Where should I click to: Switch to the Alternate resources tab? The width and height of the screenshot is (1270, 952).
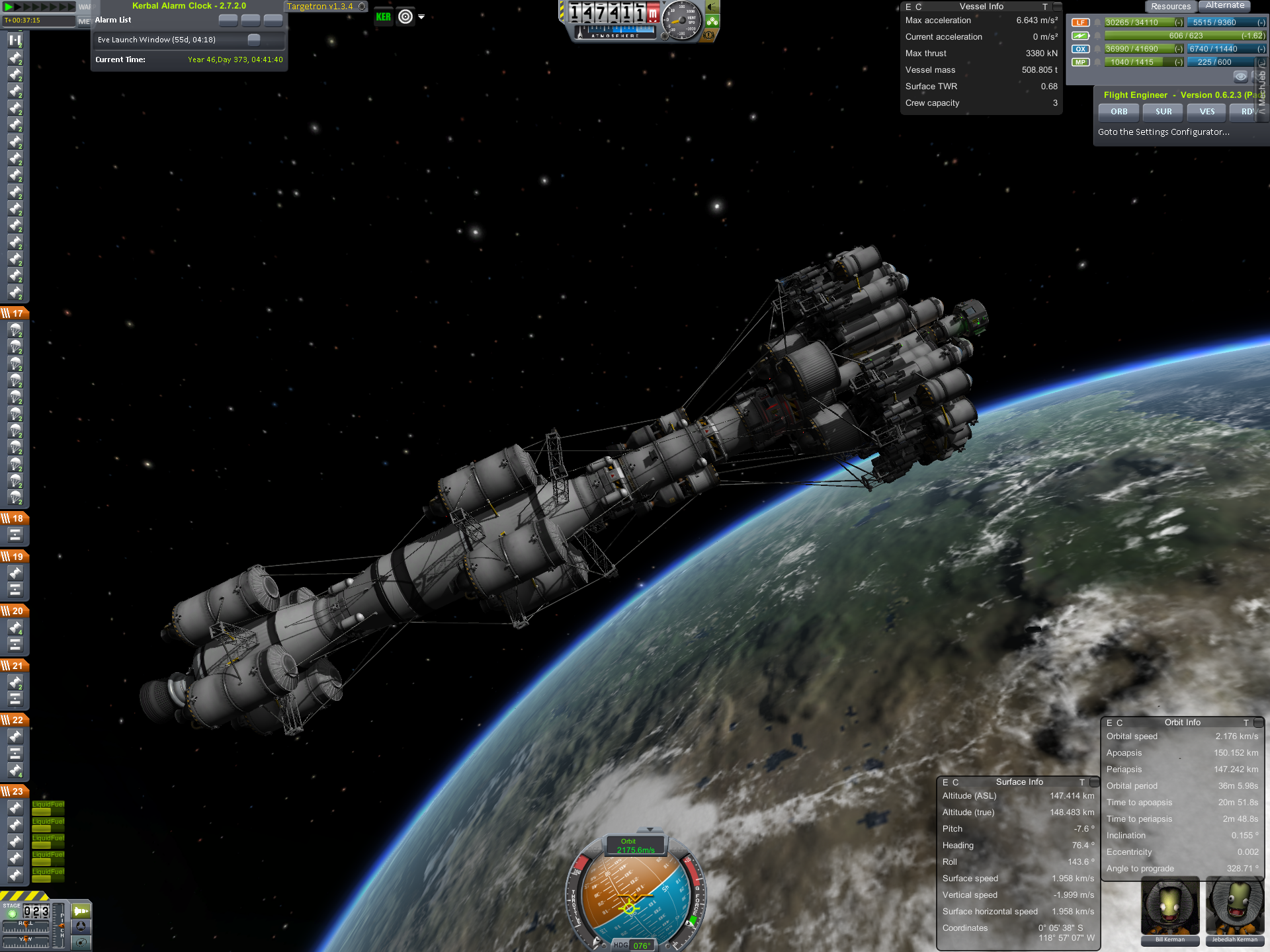pyautogui.click(x=1224, y=6)
